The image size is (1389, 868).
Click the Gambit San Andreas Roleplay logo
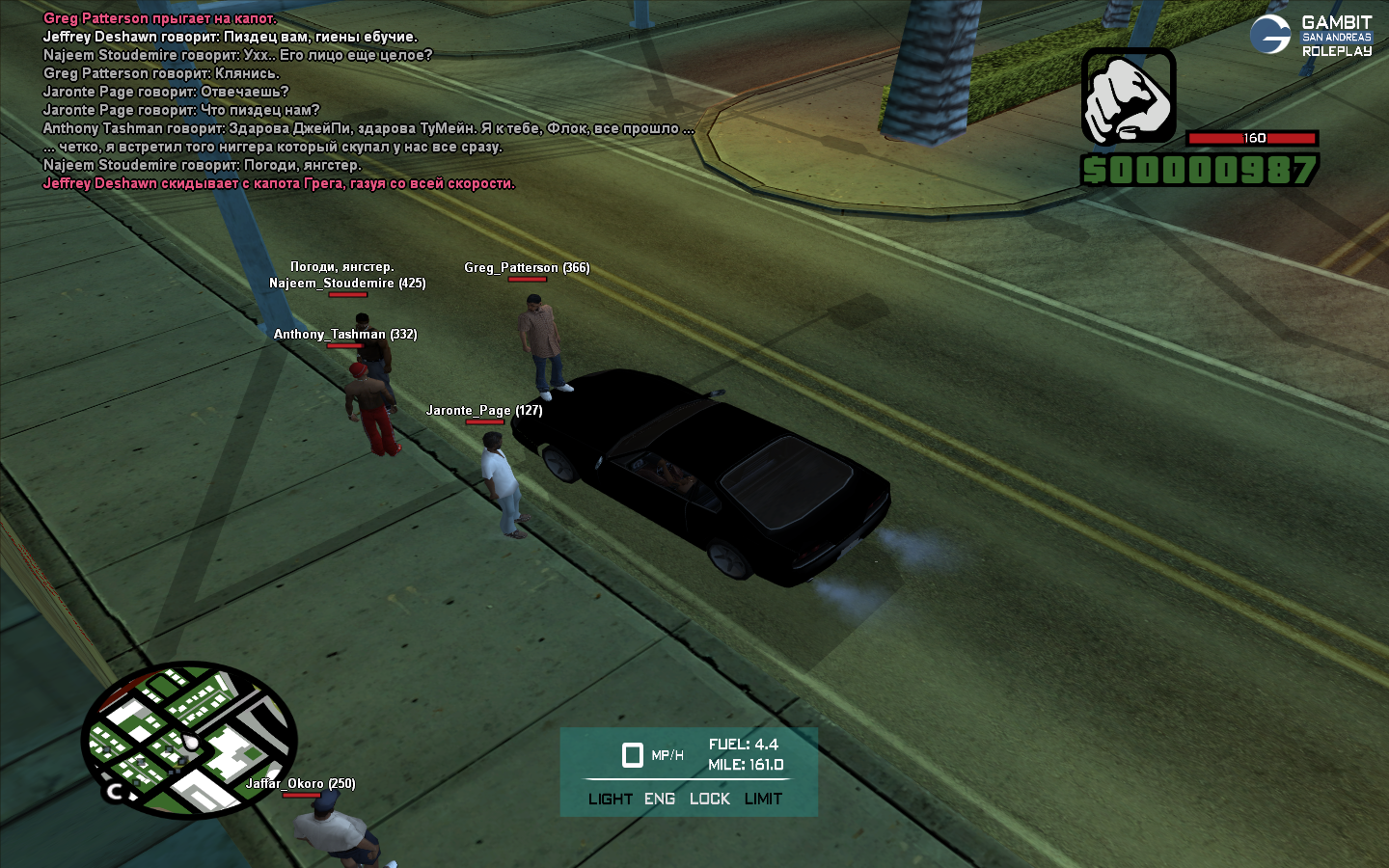click(x=1311, y=36)
